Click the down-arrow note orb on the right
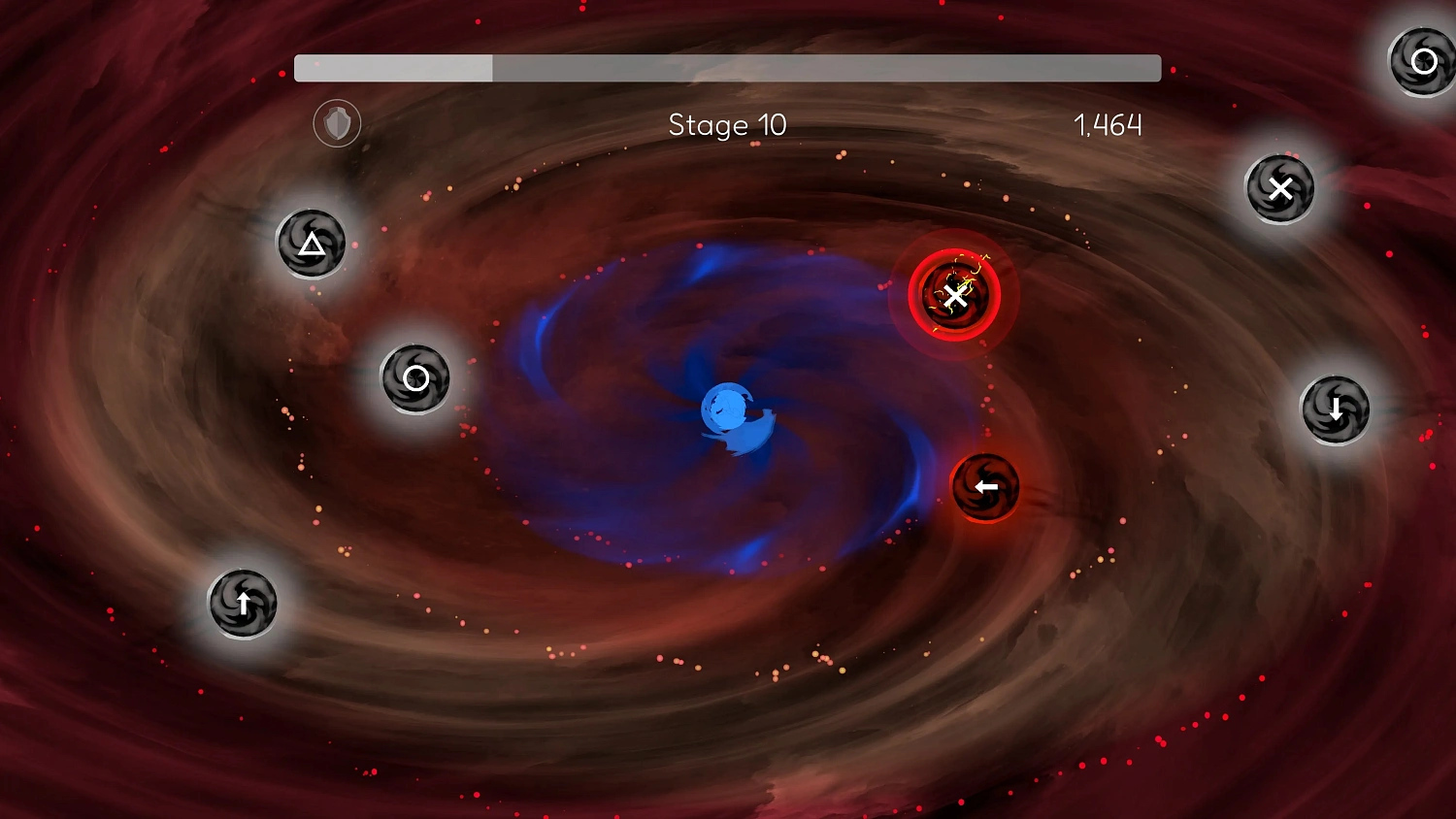The width and height of the screenshot is (1456, 819). pyautogui.click(x=1335, y=409)
